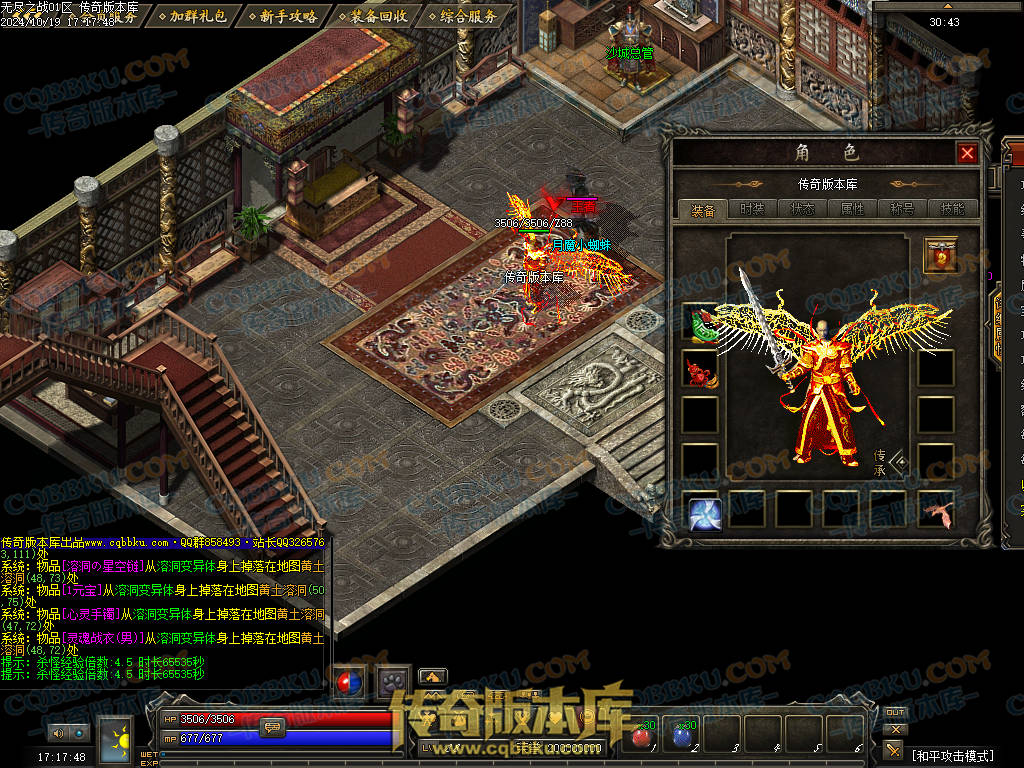This screenshot has width=1024, height=768.
Task: Use the blue potion in hotbar slot 2
Action: coord(682,736)
